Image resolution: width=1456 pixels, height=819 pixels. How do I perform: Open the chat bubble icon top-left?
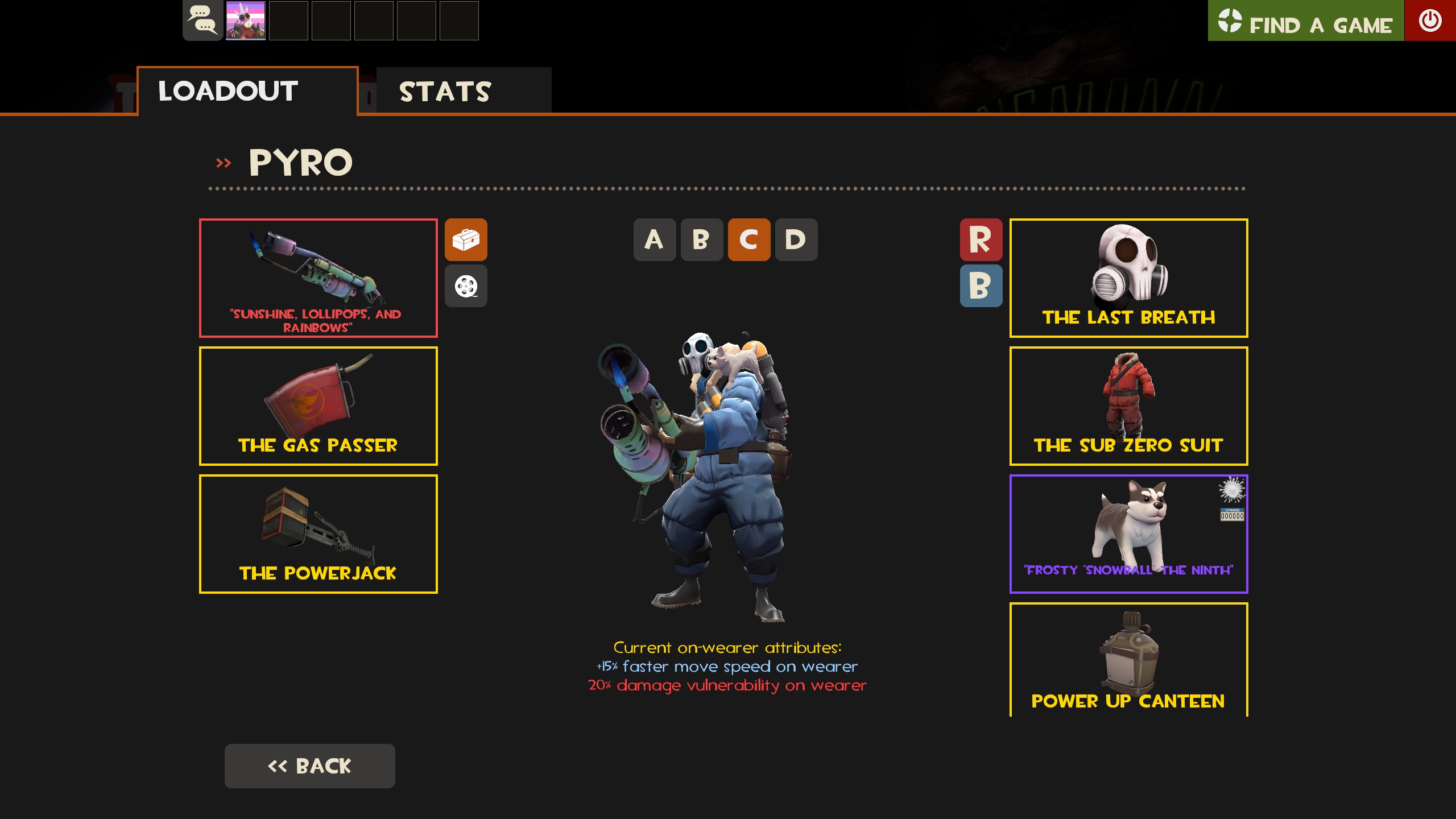tap(202, 21)
